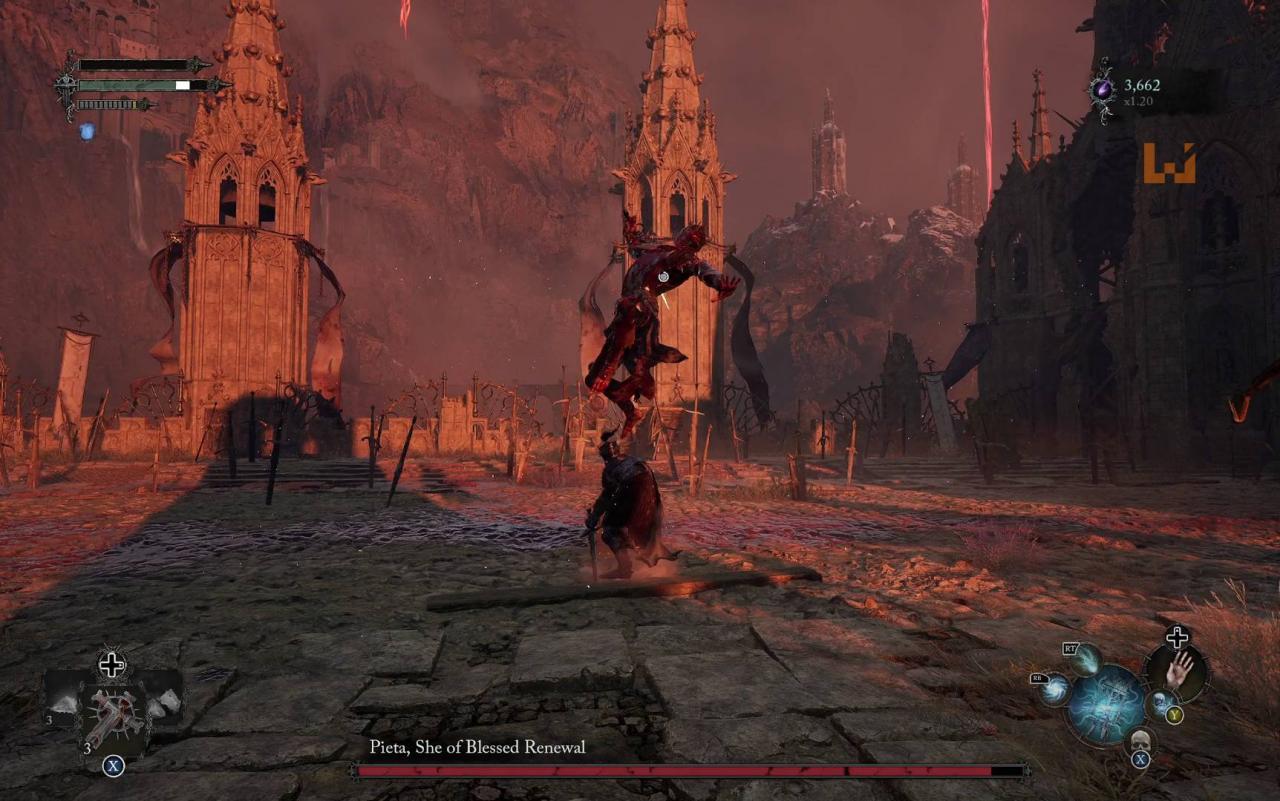
Task: Activate the blue ghostly spirit ability icon
Action: (x=1160, y=703)
